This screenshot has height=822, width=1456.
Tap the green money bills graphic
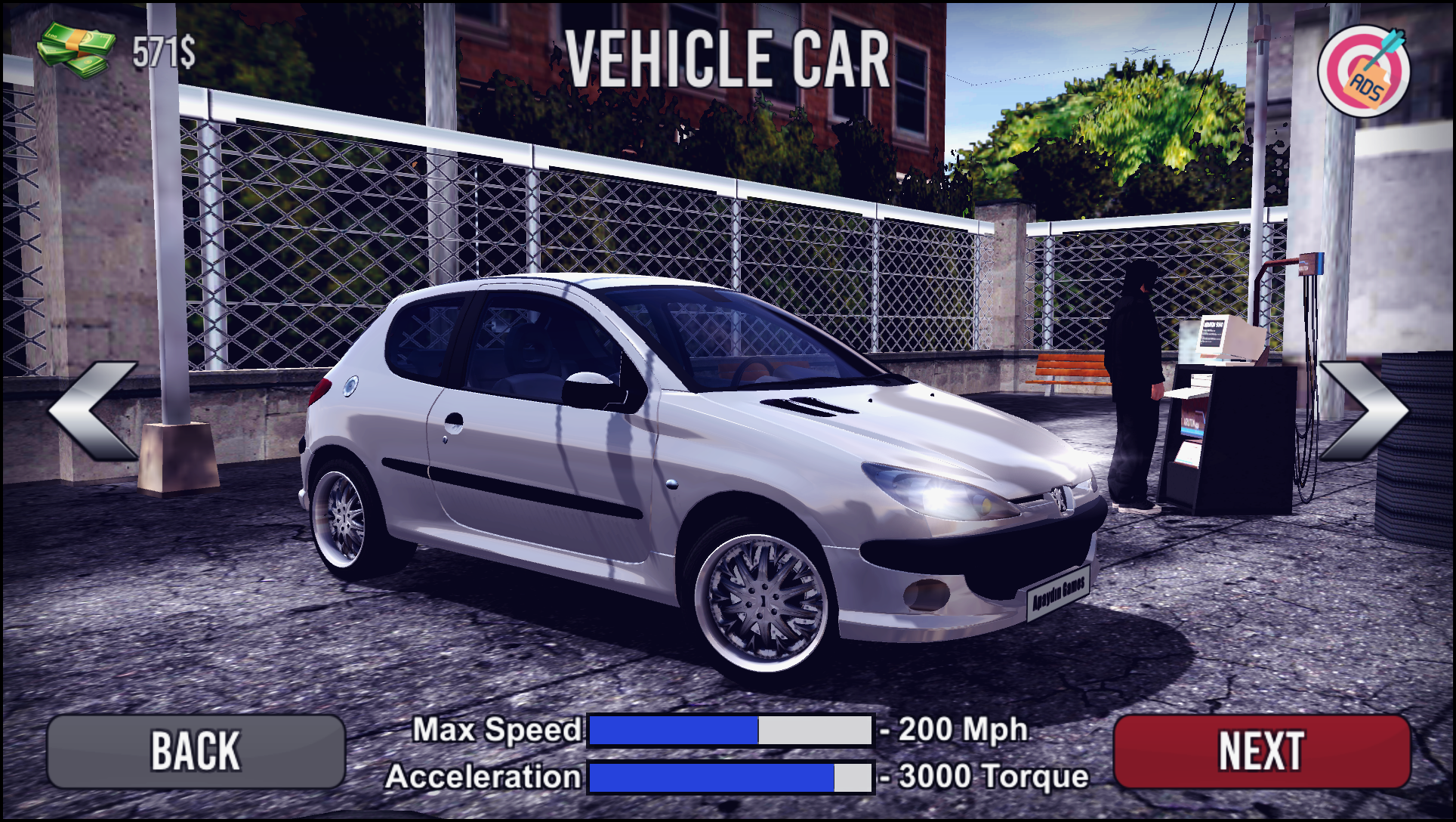click(76, 47)
